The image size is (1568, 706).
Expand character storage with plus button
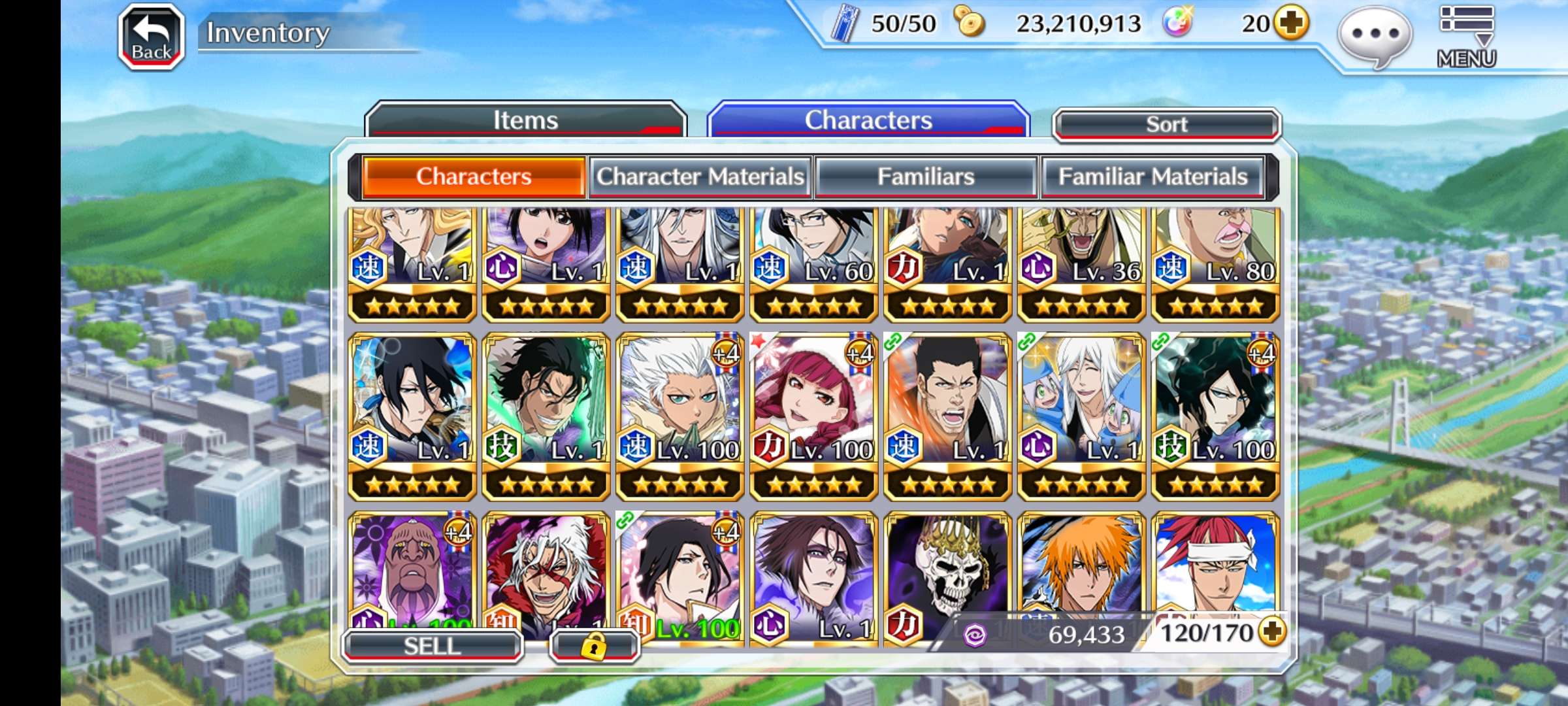1272,632
